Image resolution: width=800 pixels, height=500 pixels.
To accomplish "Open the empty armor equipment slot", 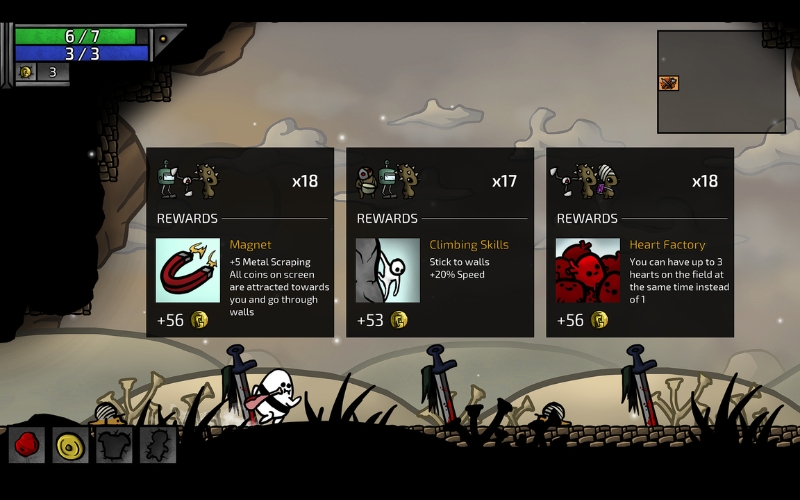I will click(x=113, y=445).
